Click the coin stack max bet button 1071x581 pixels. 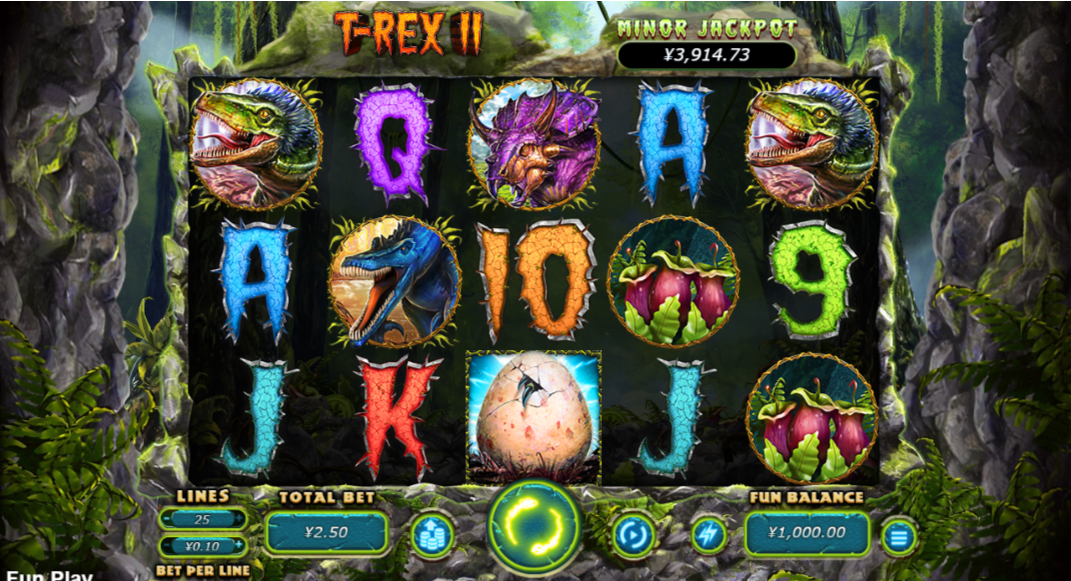[432, 535]
